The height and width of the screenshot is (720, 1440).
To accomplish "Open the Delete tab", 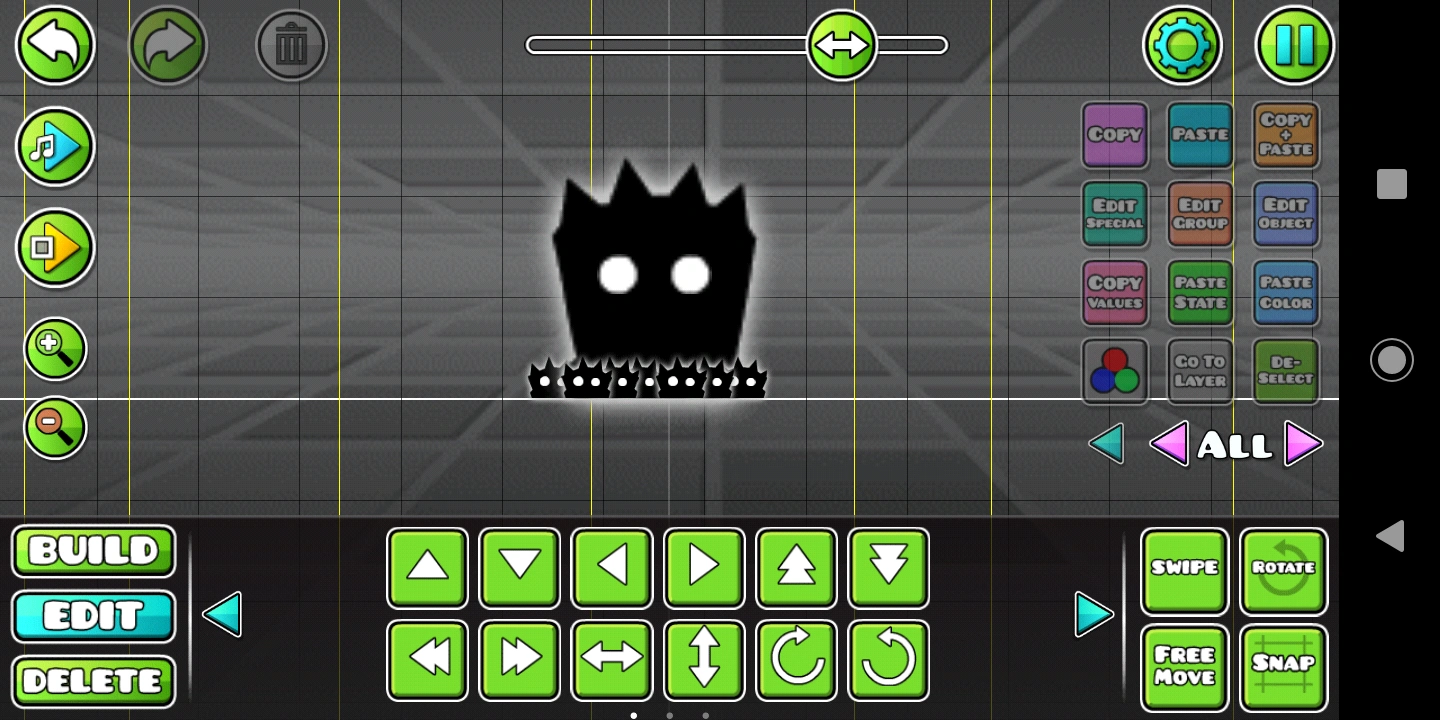I will tap(93, 681).
